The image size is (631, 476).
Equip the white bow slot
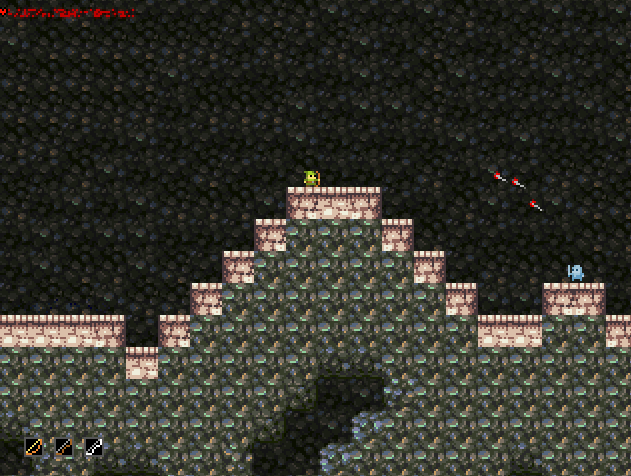(x=94, y=447)
